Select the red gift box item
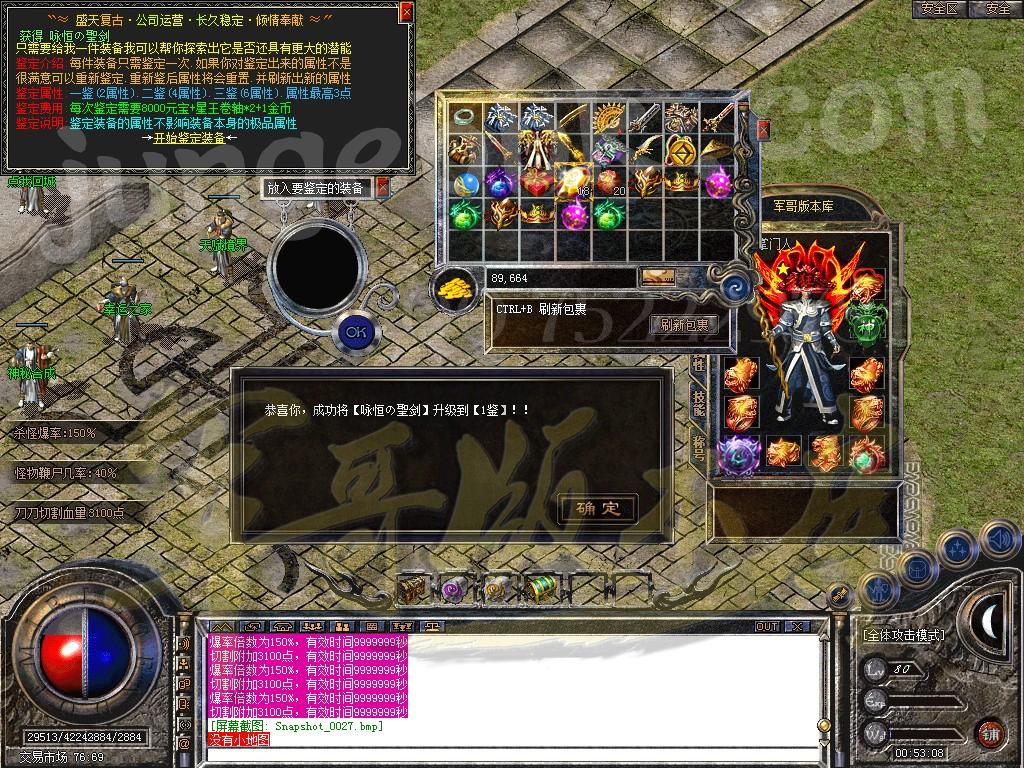This screenshot has height=768, width=1024. [535, 183]
